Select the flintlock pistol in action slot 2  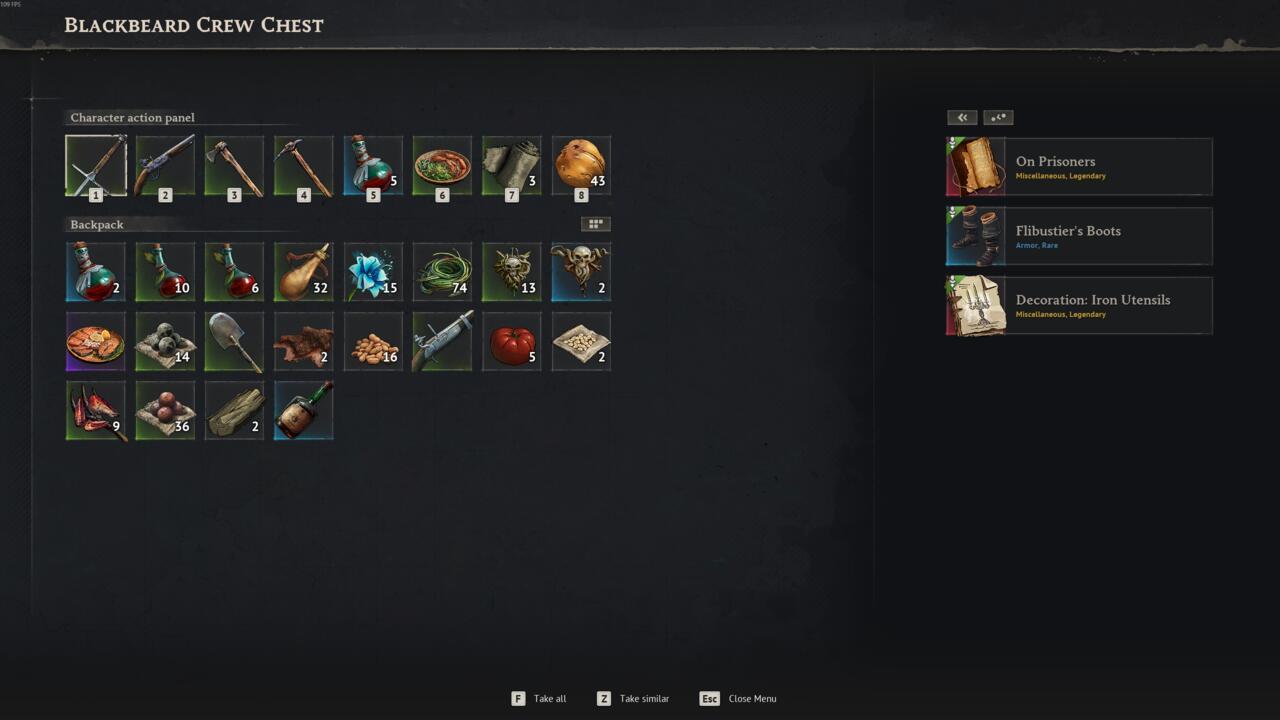coord(165,166)
